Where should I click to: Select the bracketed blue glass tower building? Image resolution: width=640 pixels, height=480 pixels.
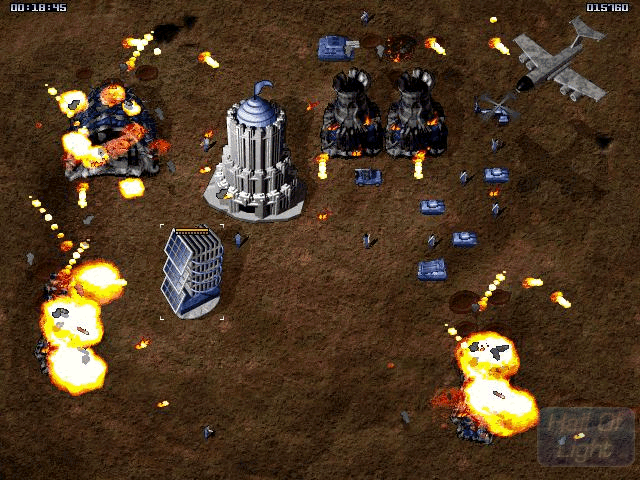pos(191,271)
